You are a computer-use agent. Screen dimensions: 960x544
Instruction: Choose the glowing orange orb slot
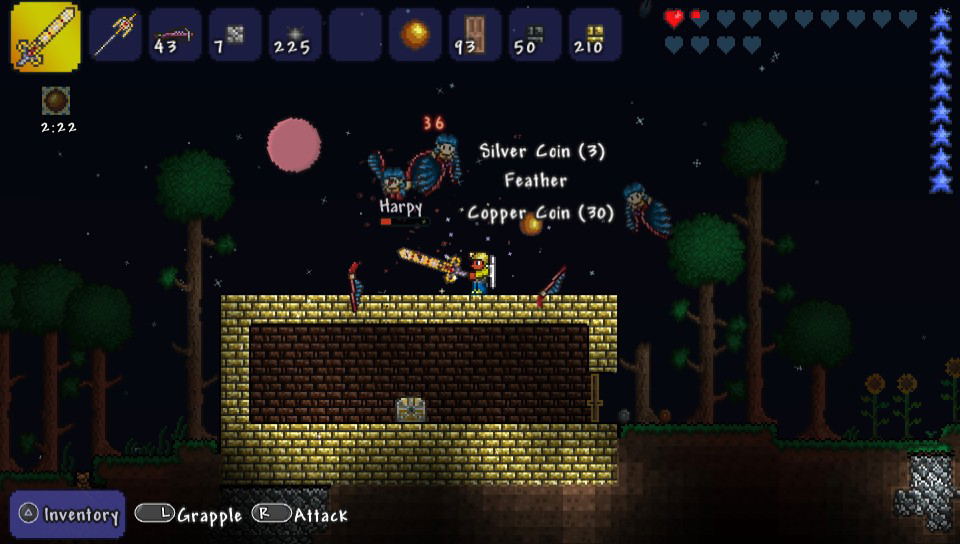[x=415, y=35]
